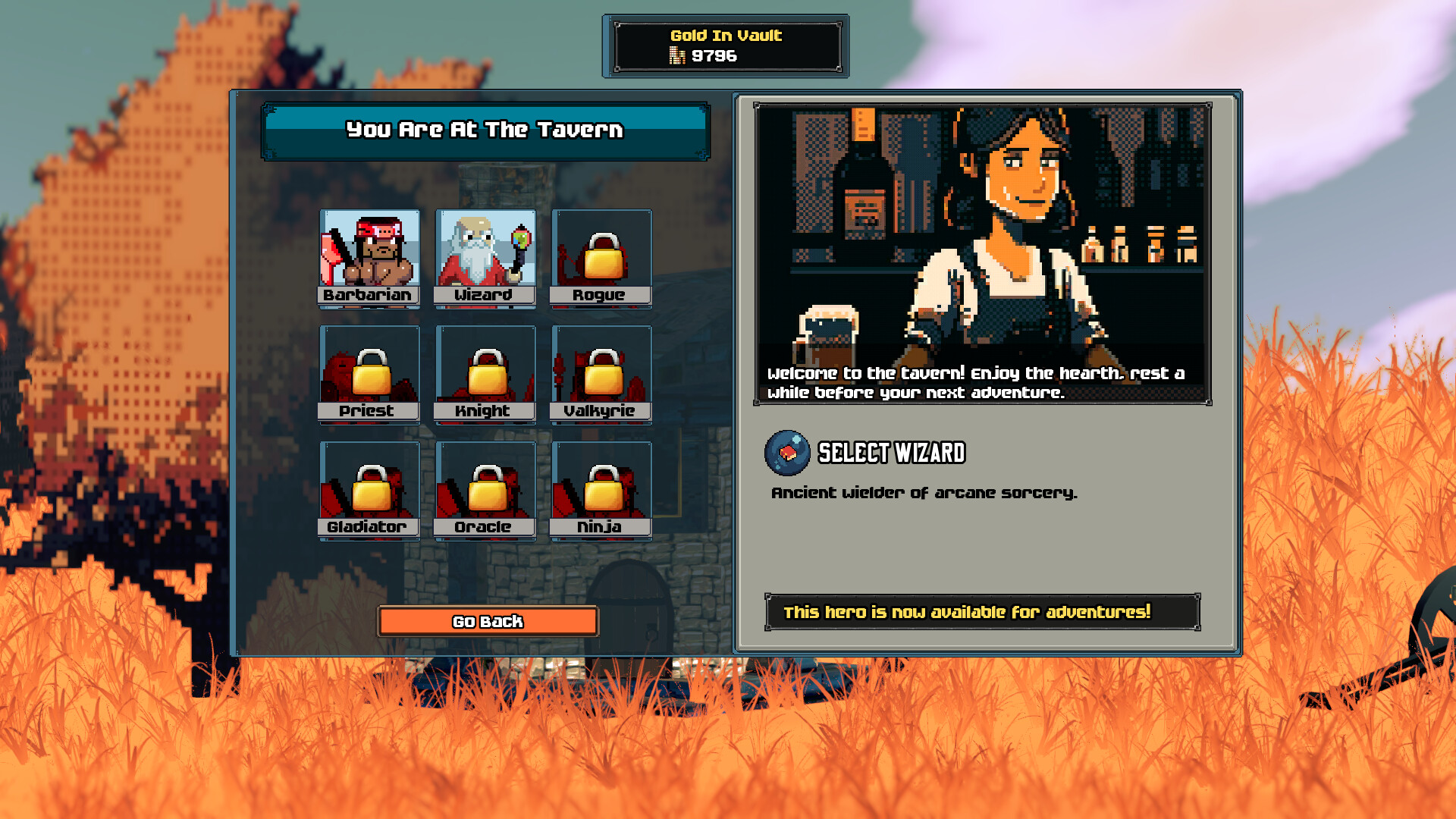1456x819 pixels.
Task: Click the Gold In Vault label
Action: 725,35
